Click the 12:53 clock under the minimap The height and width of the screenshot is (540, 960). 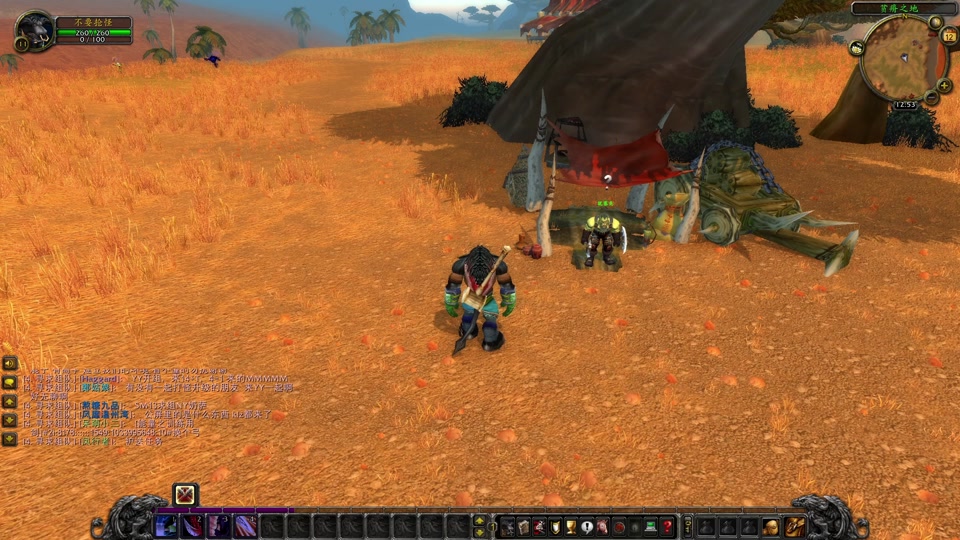(x=905, y=104)
